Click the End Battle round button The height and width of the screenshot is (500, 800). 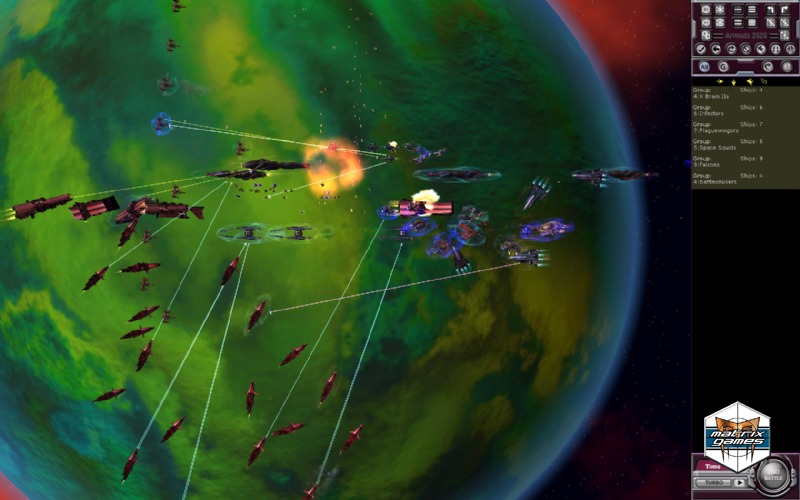pos(774,476)
